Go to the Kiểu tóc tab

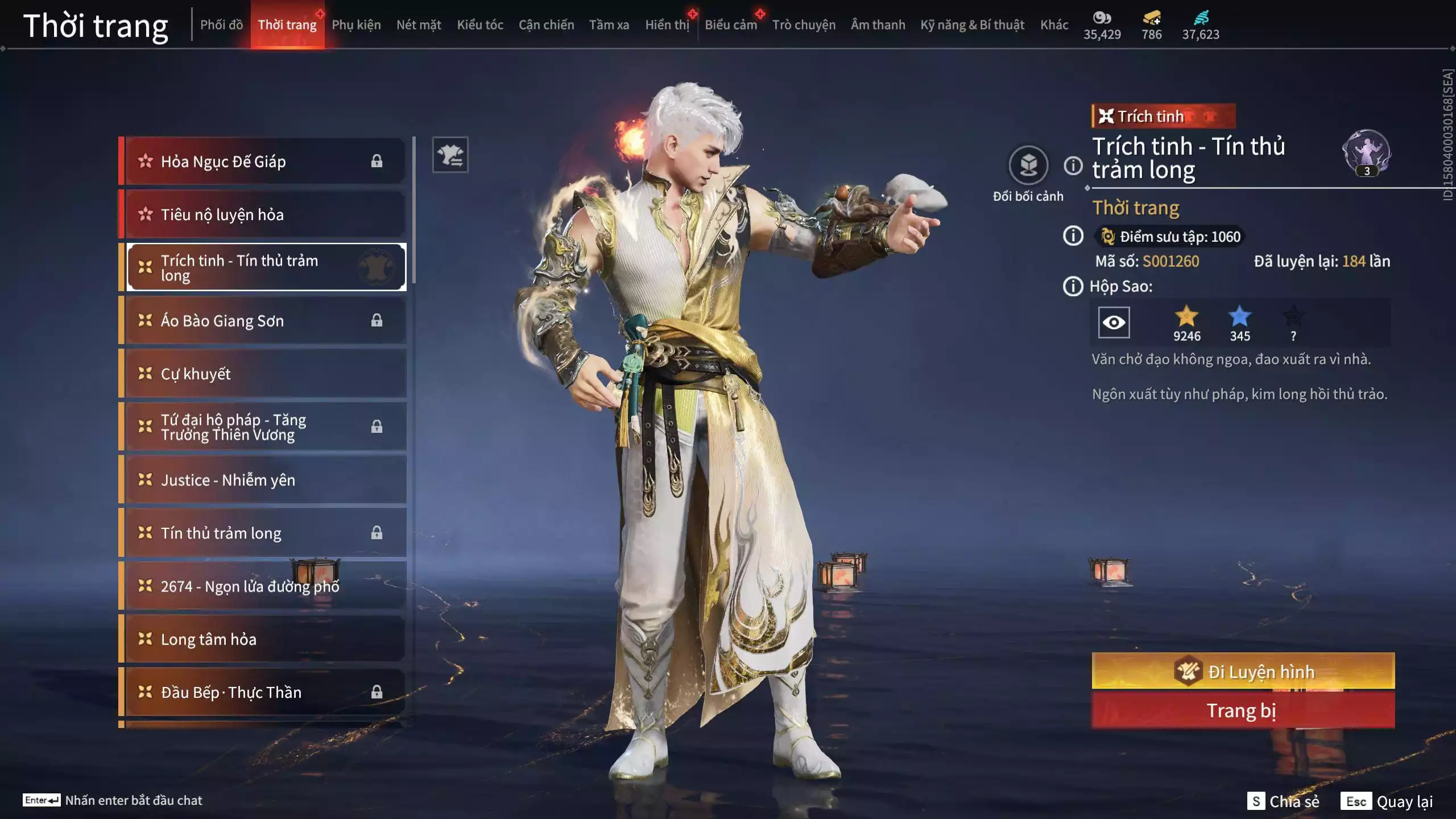[480, 25]
